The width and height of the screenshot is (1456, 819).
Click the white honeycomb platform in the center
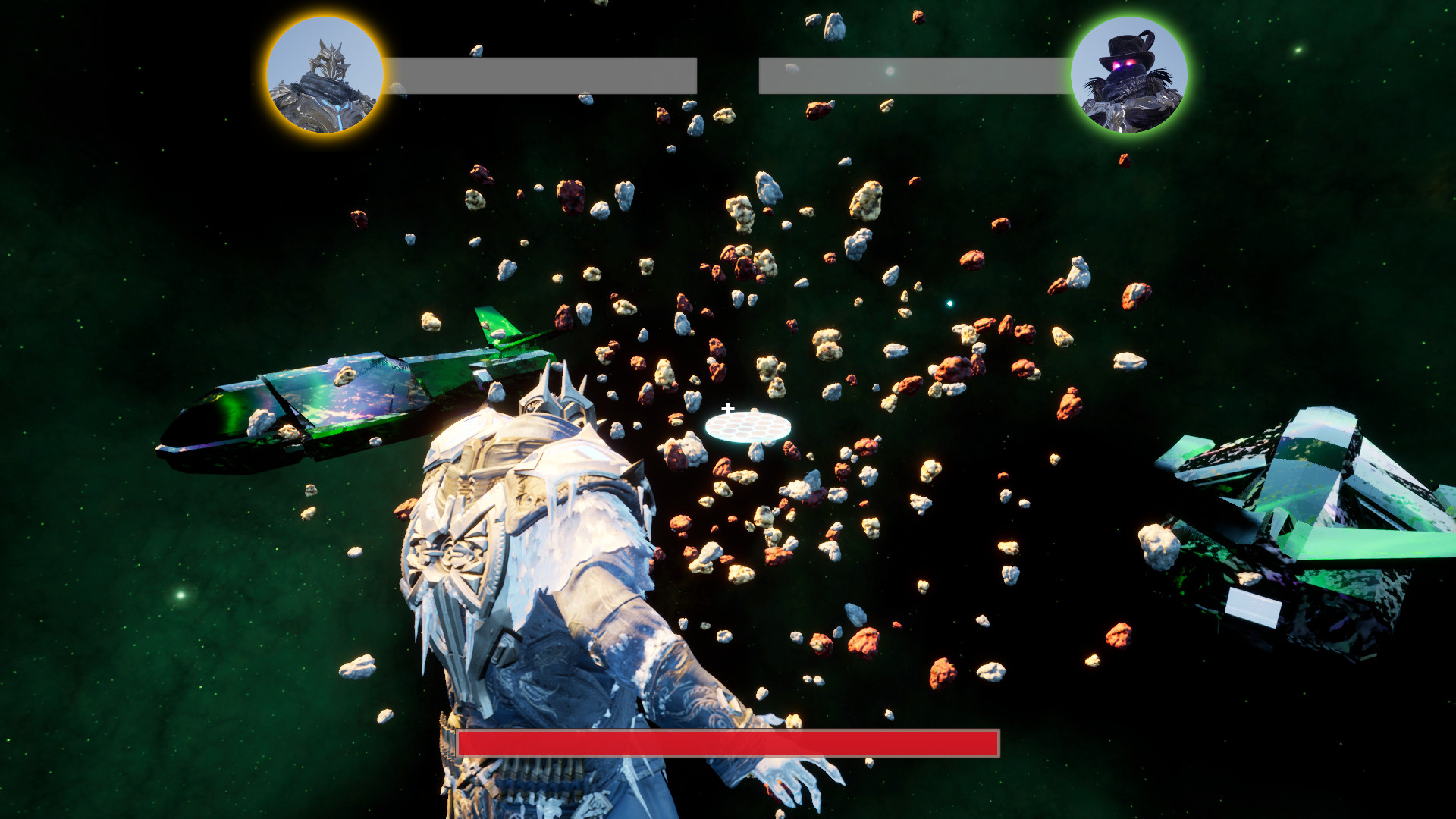pos(749,430)
